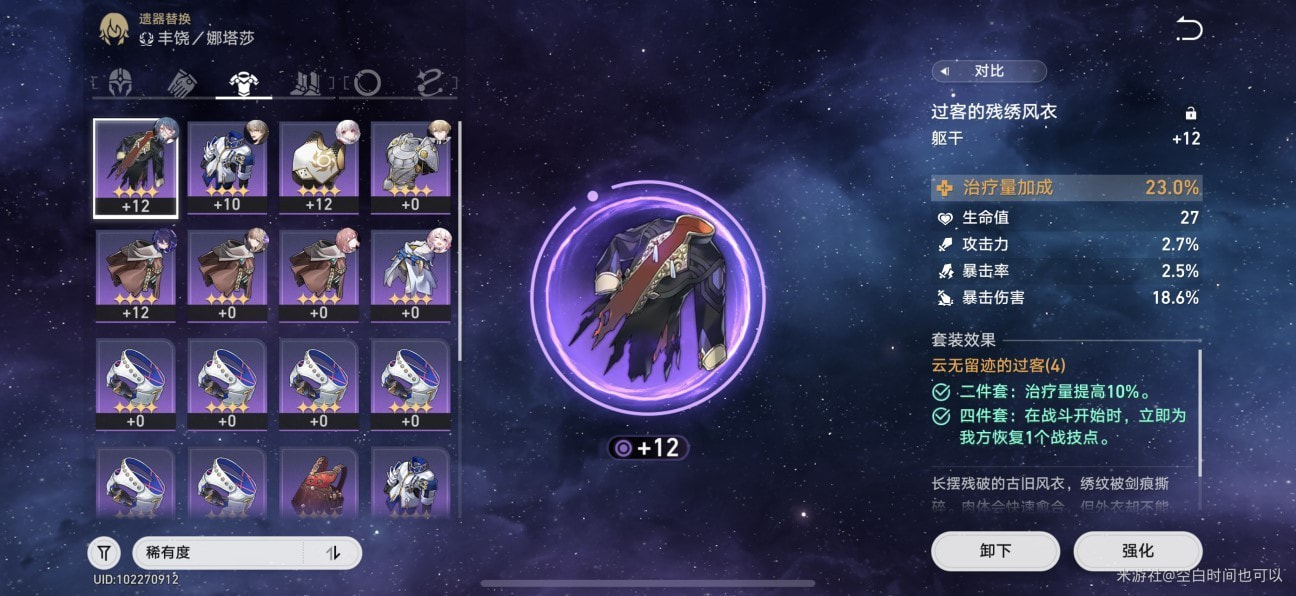Open the relic filter funnel
The width and height of the screenshot is (1296, 596).
click(104, 552)
